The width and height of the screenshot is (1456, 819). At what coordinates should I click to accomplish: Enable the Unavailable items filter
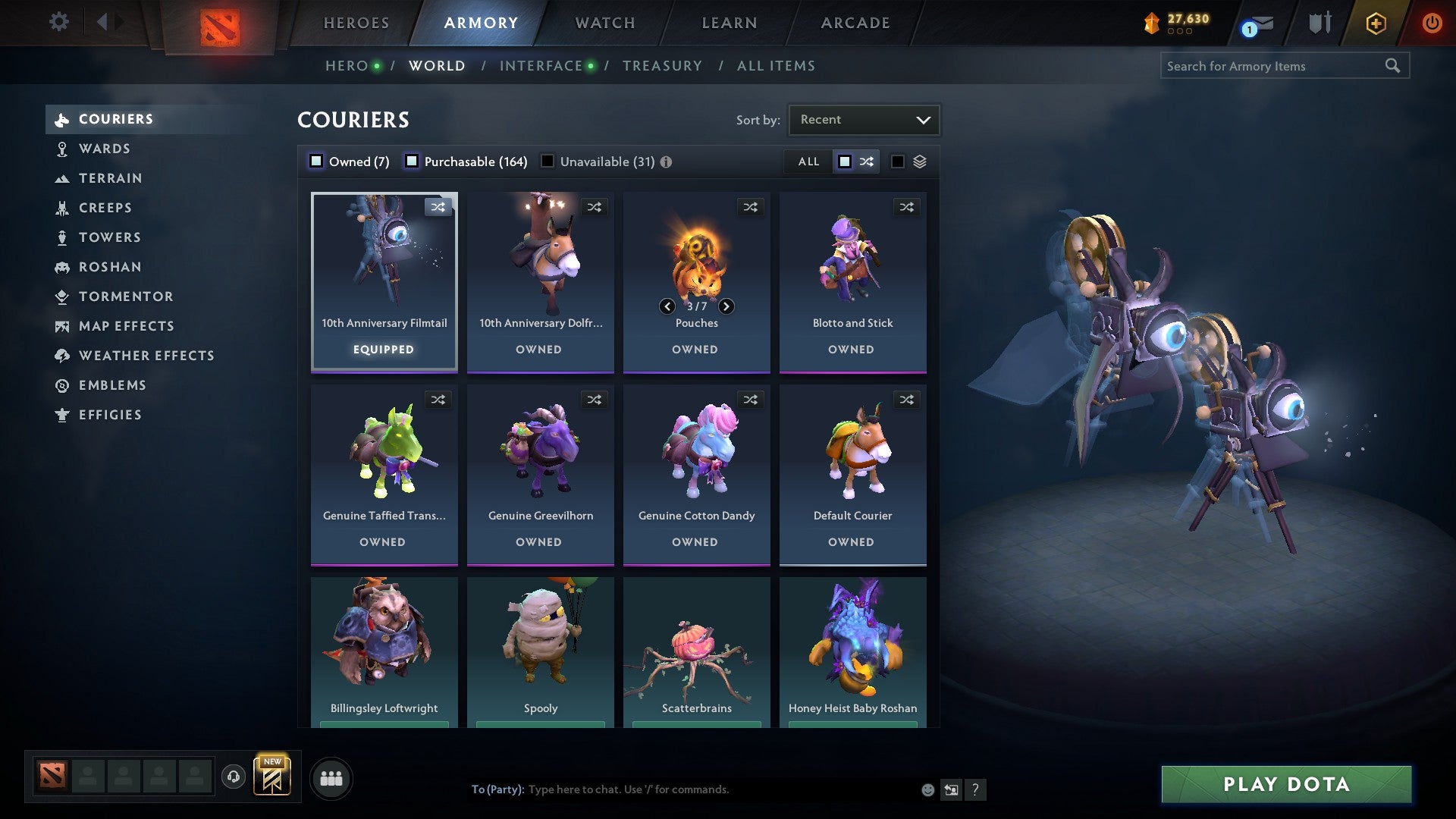(547, 161)
